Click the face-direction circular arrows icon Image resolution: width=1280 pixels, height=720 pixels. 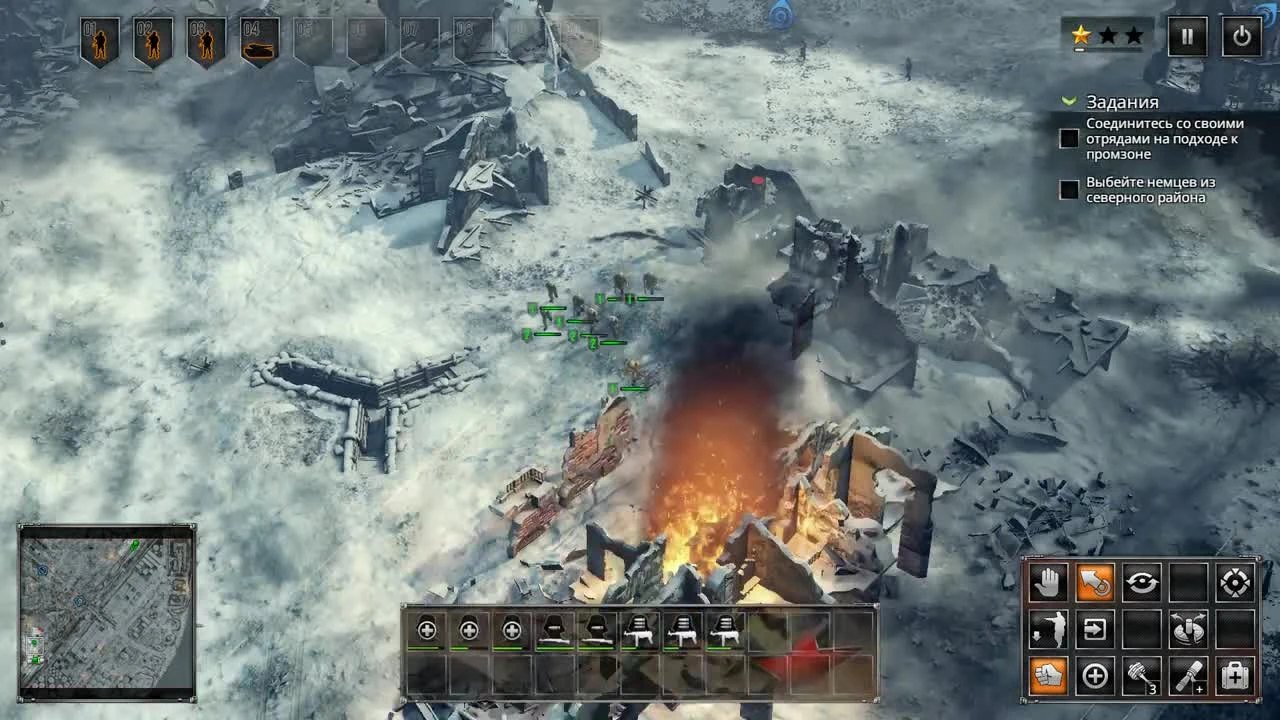[x=1143, y=581]
